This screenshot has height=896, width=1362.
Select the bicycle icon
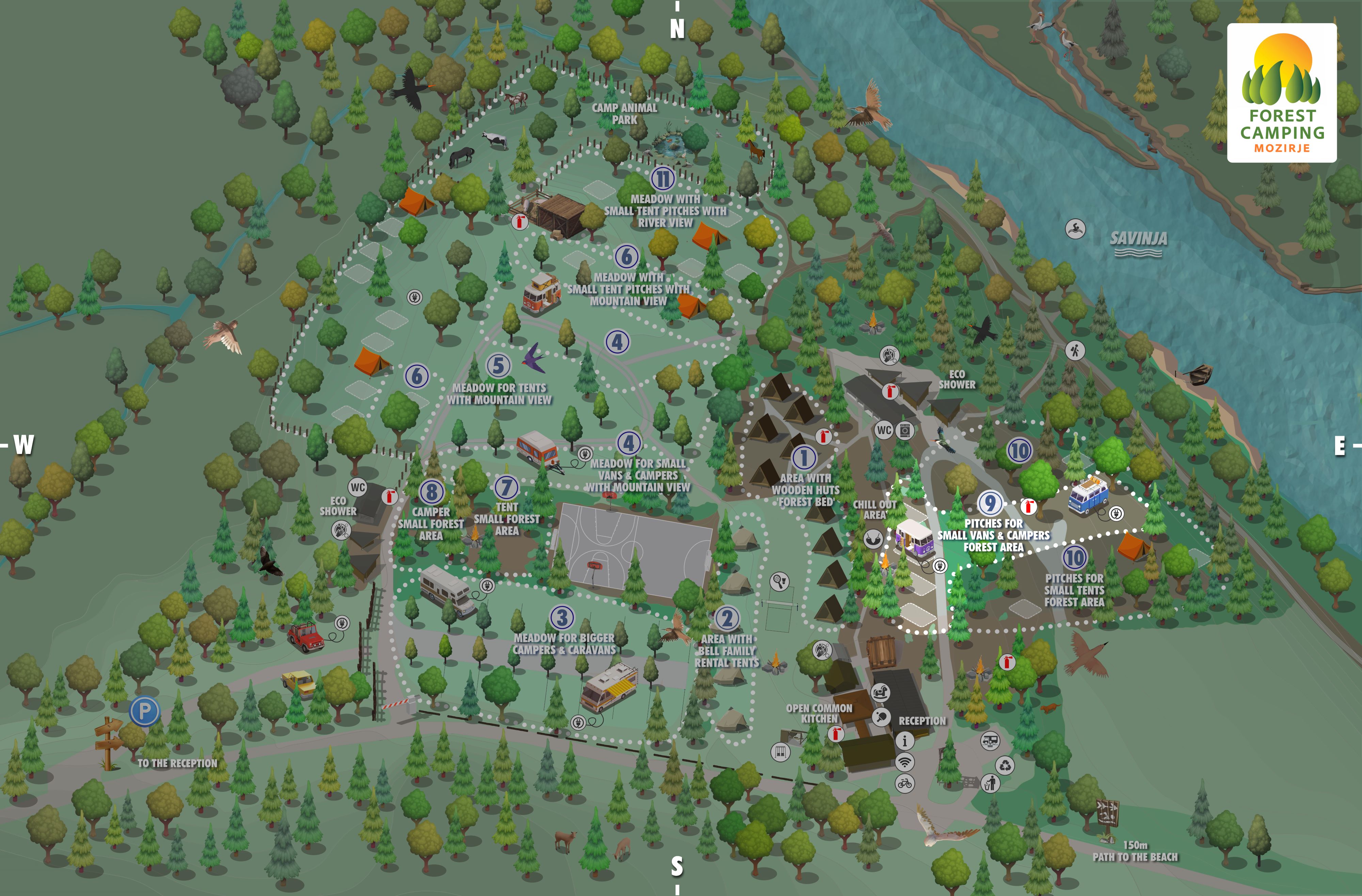tap(905, 783)
